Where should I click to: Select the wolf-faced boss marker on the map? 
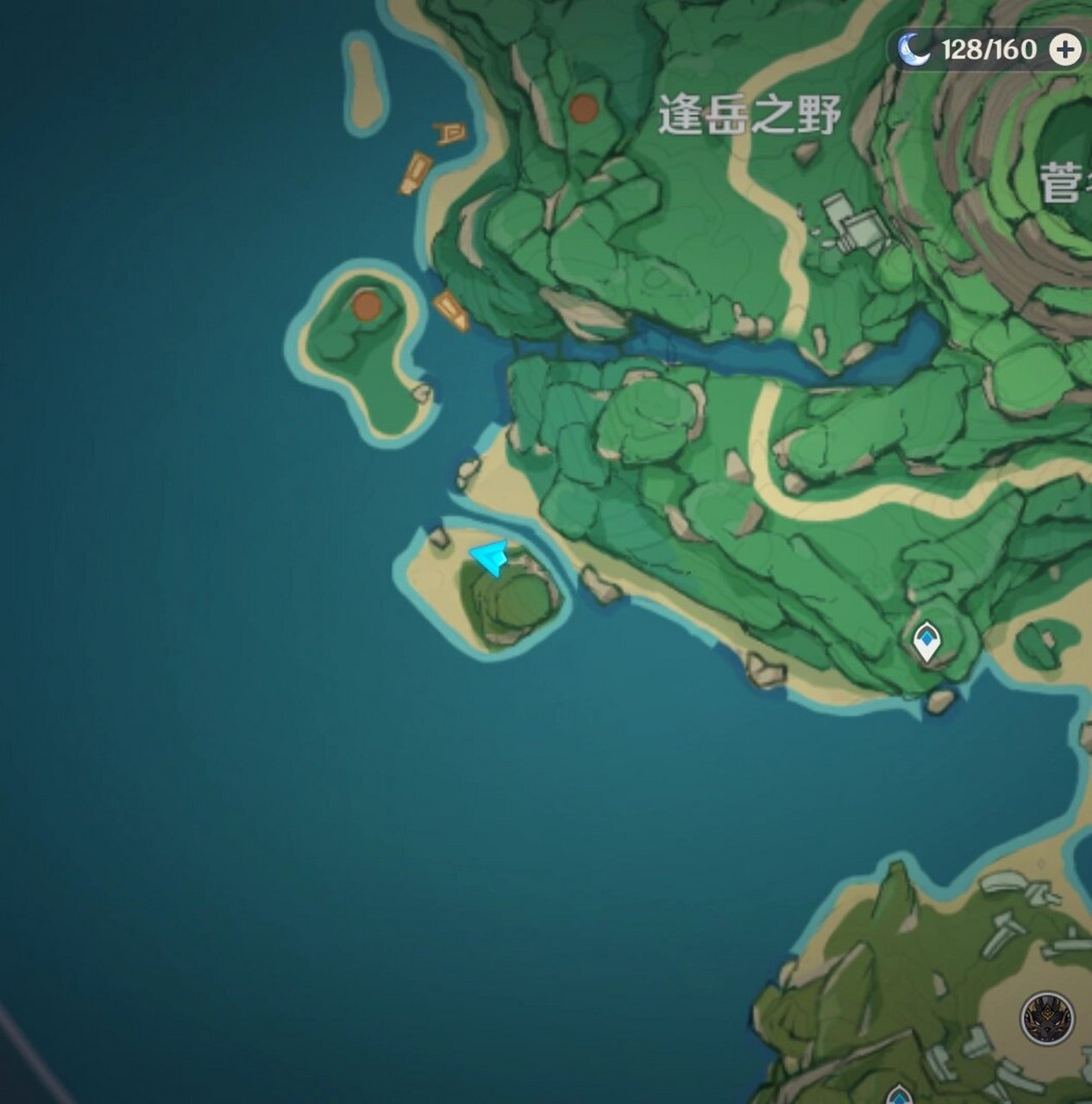coord(1047,1018)
